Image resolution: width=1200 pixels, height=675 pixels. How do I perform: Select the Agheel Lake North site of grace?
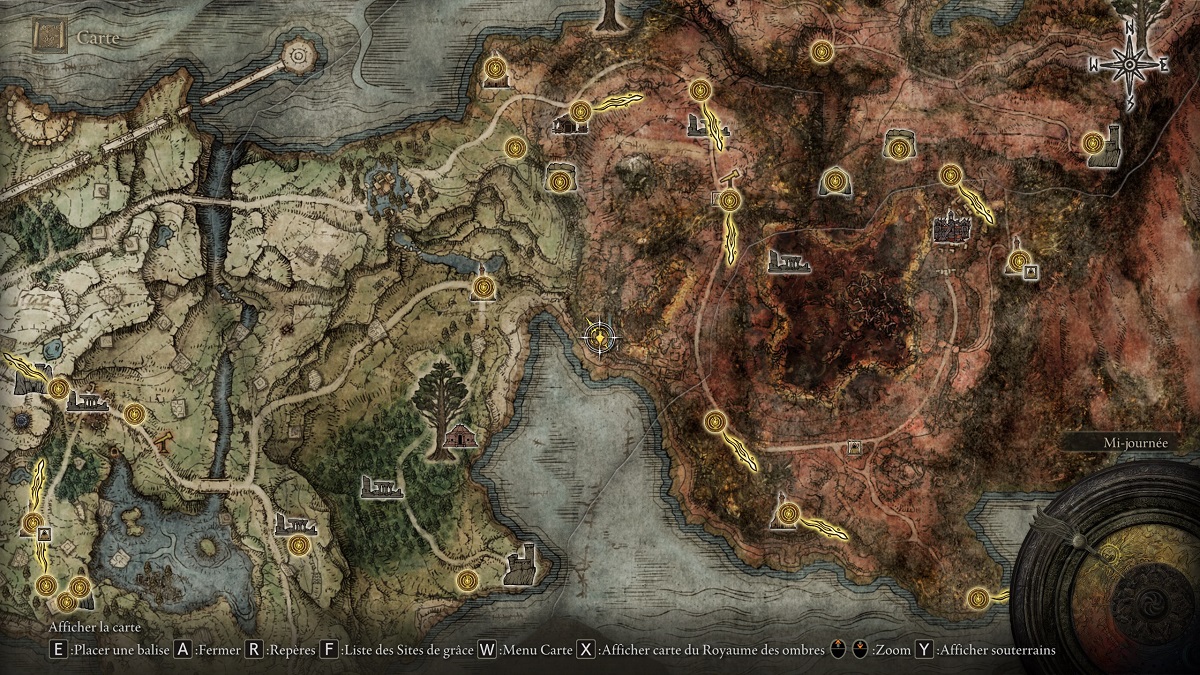135,412
